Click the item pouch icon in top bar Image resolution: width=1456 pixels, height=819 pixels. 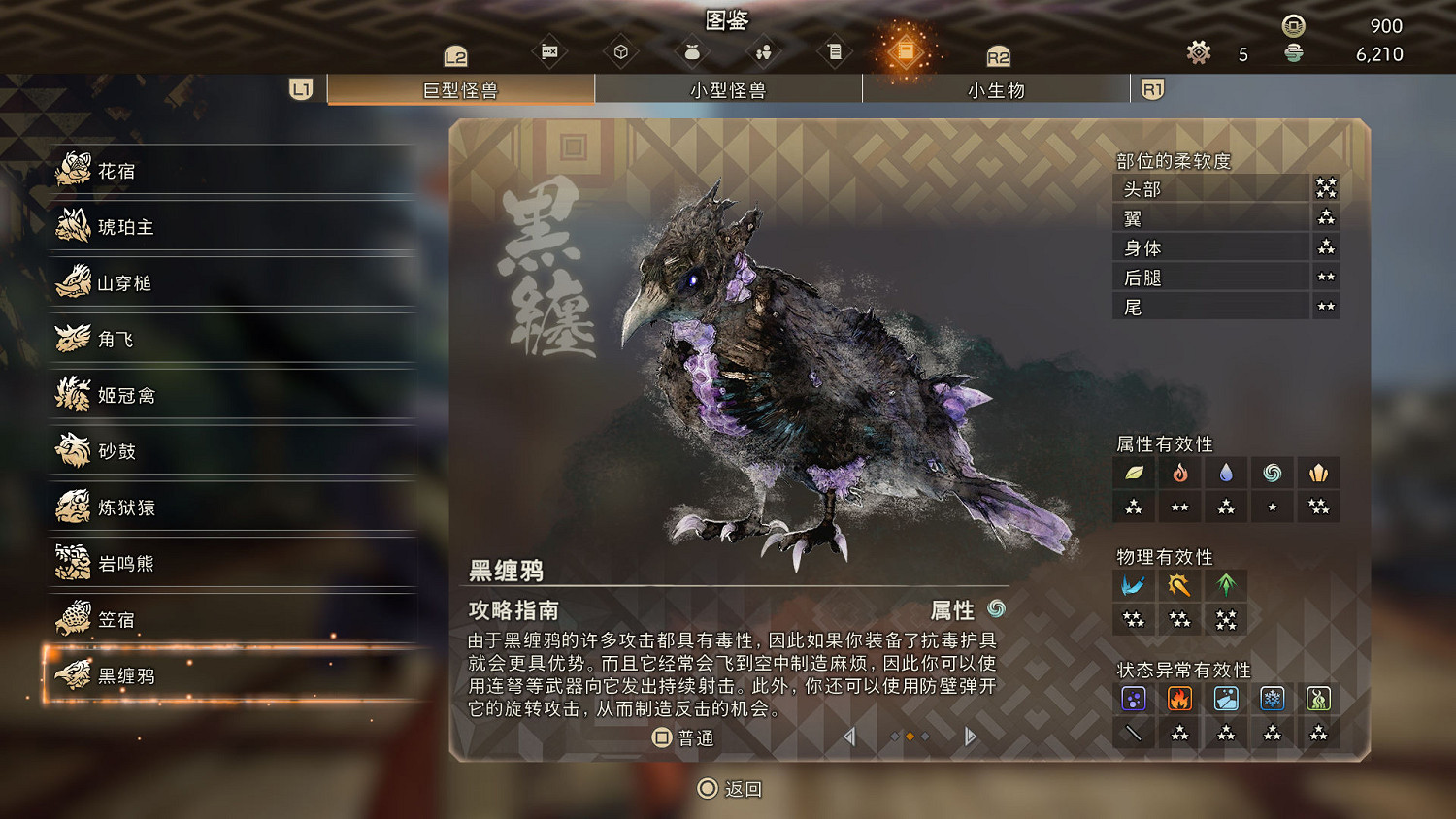click(x=691, y=49)
